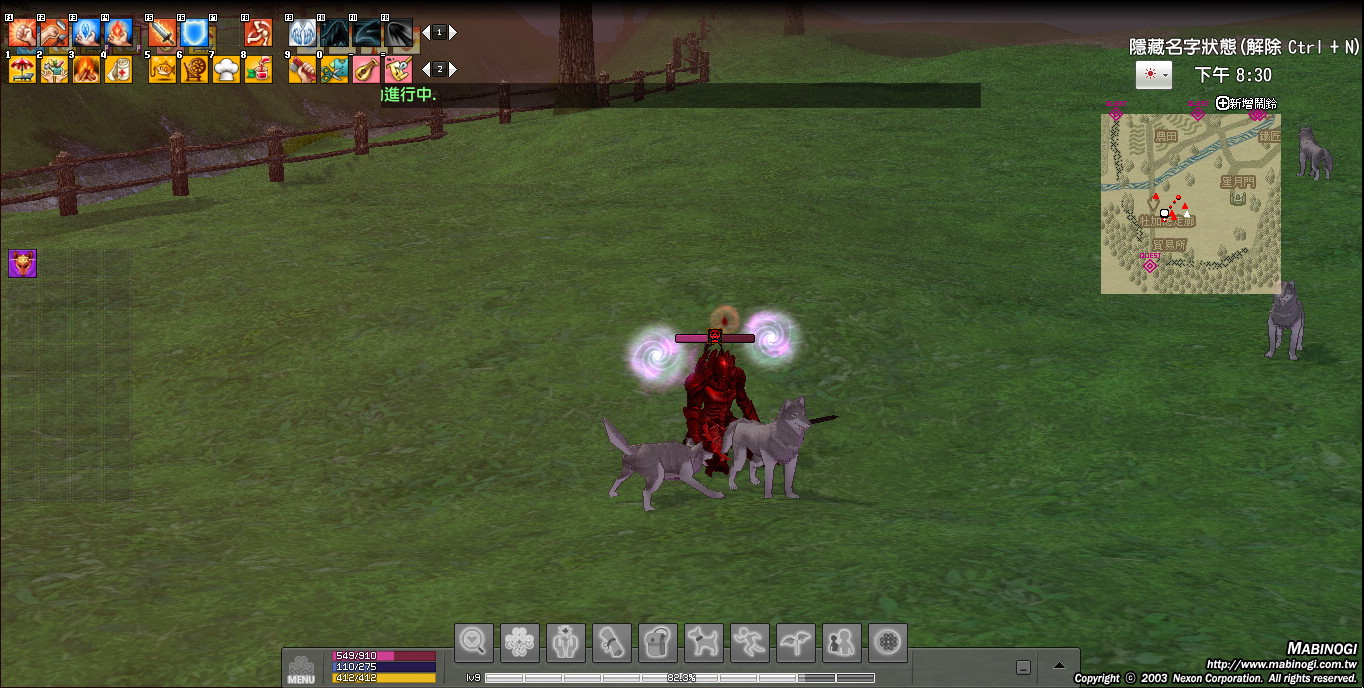Minimize the bottom menu bar

tap(1023, 667)
